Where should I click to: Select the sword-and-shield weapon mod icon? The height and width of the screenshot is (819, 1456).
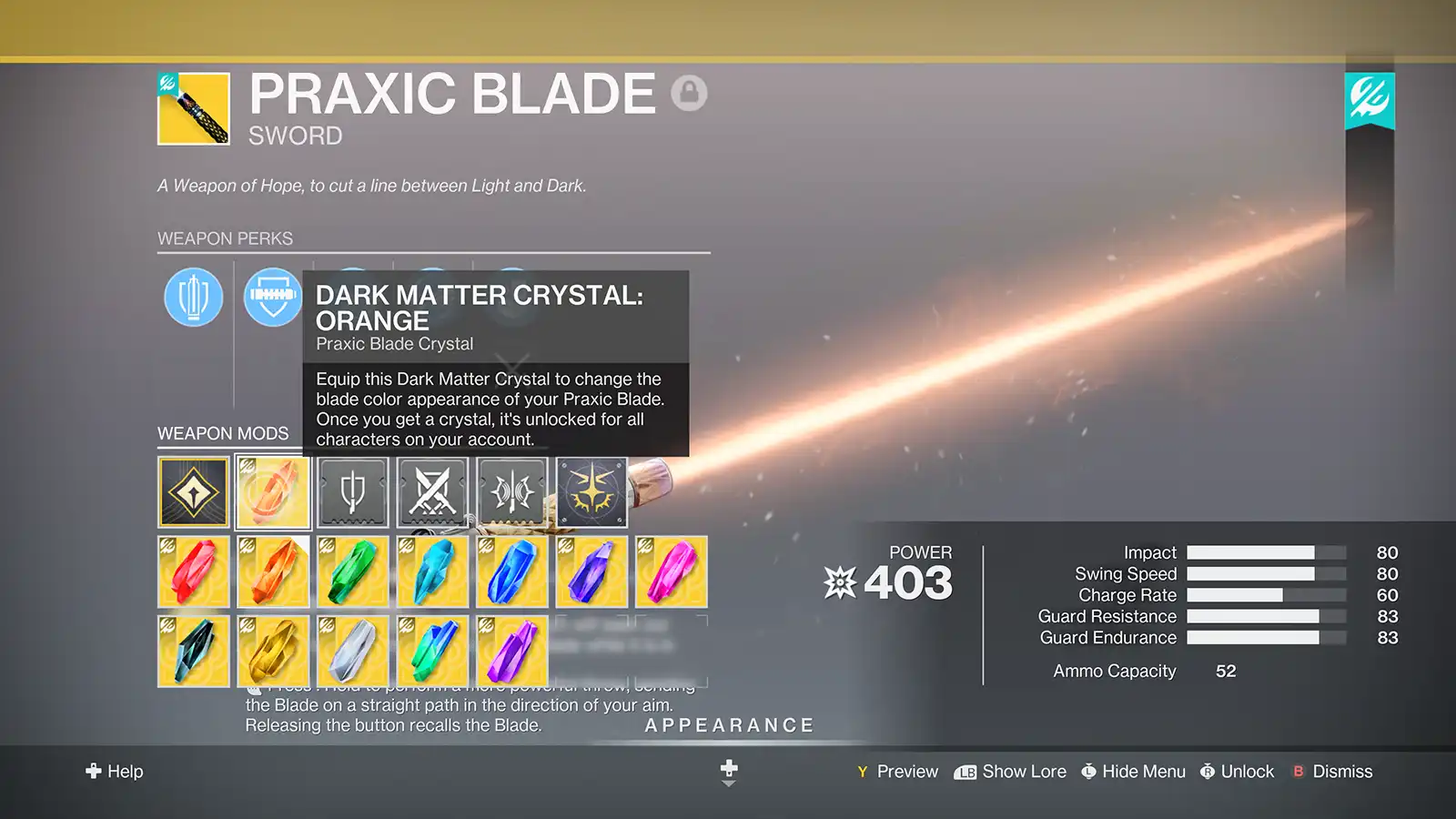click(353, 491)
